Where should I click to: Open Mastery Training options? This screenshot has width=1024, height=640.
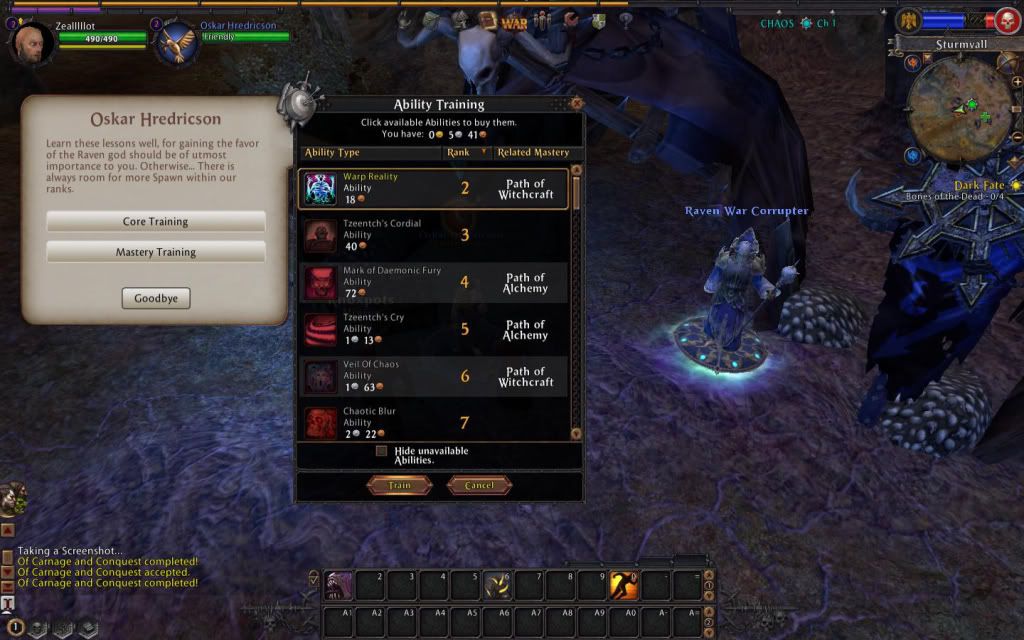(x=155, y=252)
